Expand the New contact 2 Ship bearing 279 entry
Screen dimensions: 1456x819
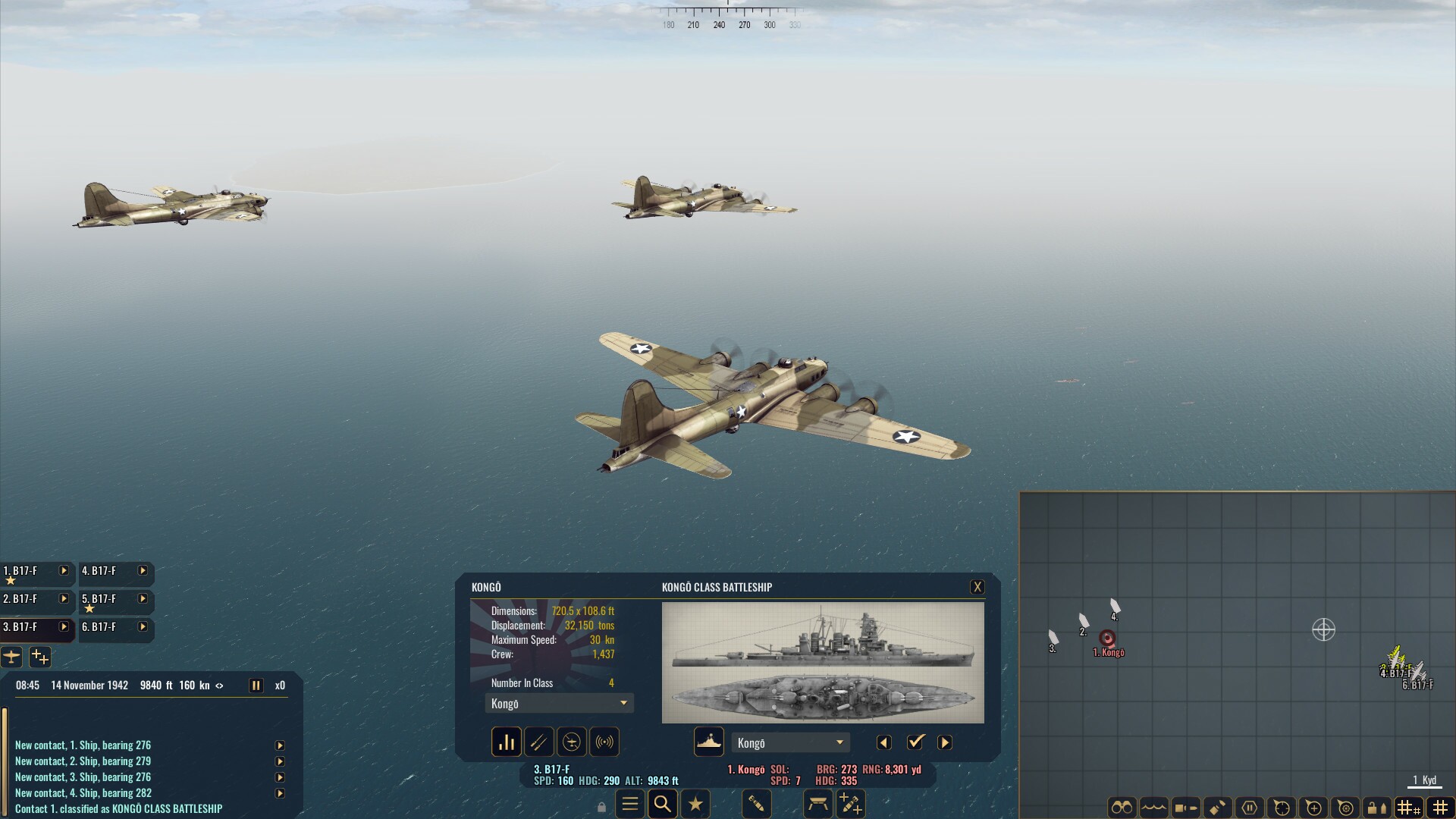pos(281,761)
